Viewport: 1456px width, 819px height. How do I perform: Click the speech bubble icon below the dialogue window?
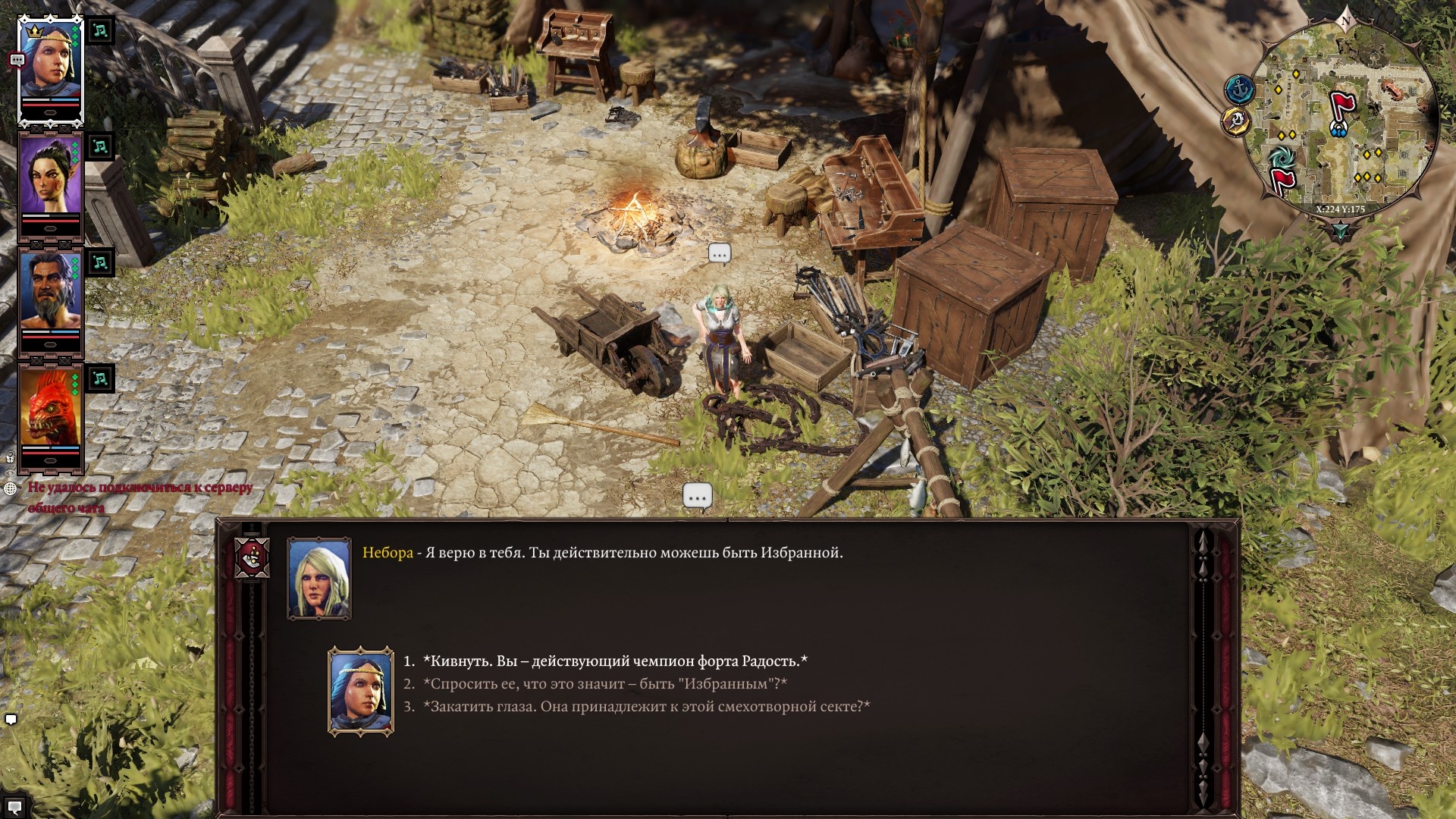696,495
